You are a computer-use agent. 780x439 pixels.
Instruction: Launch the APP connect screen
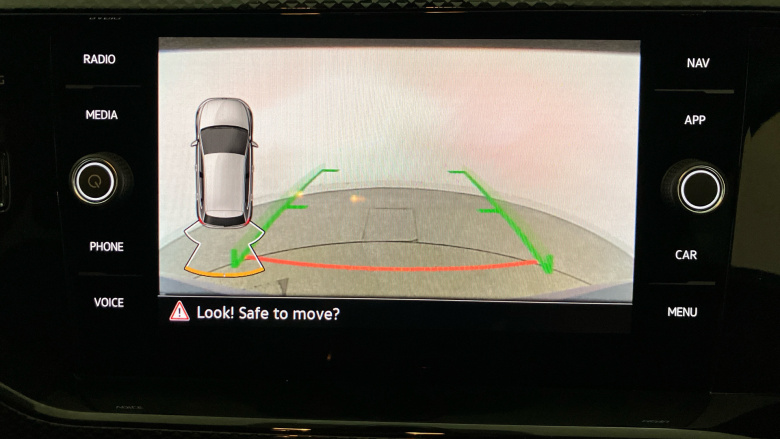point(695,120)
